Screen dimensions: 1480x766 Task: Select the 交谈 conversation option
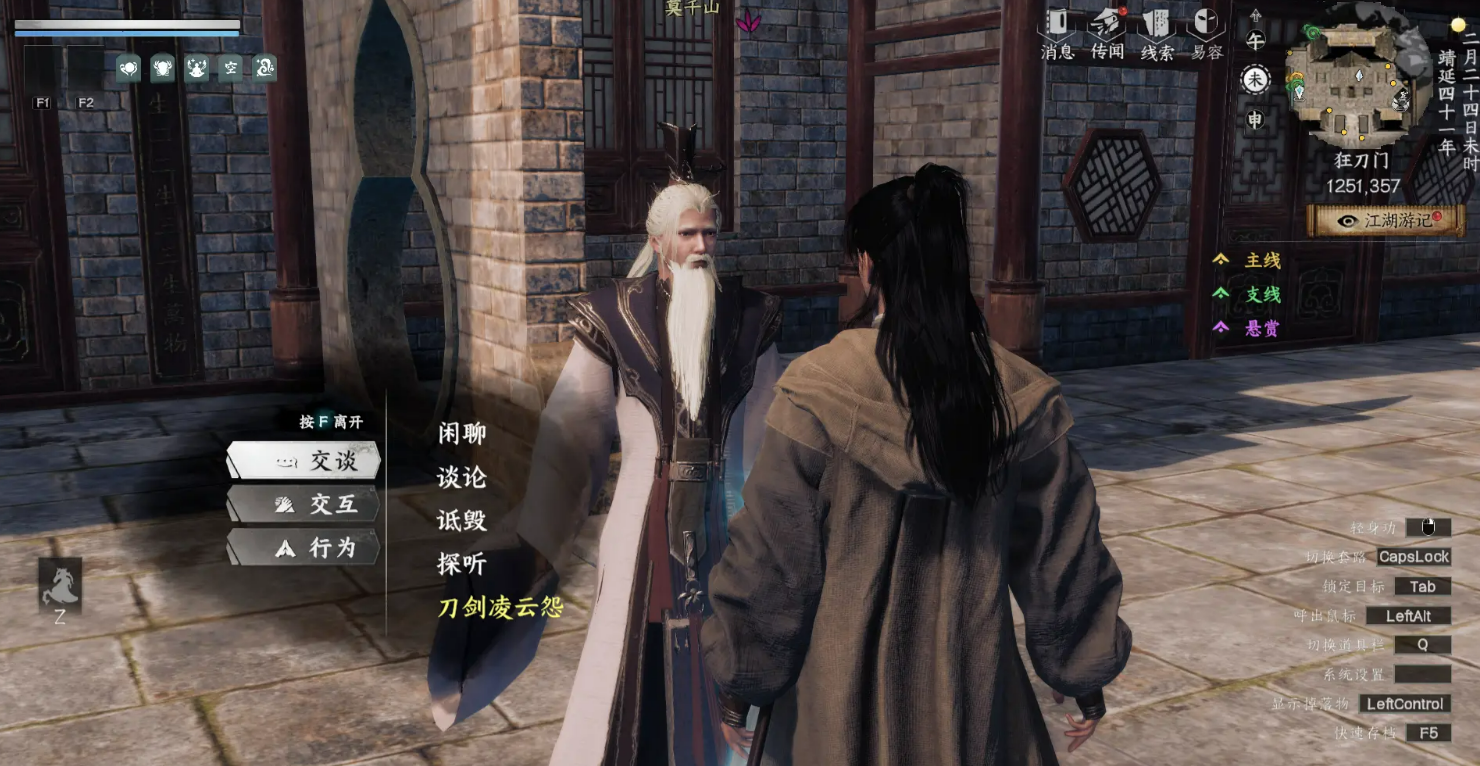(302, 462)
